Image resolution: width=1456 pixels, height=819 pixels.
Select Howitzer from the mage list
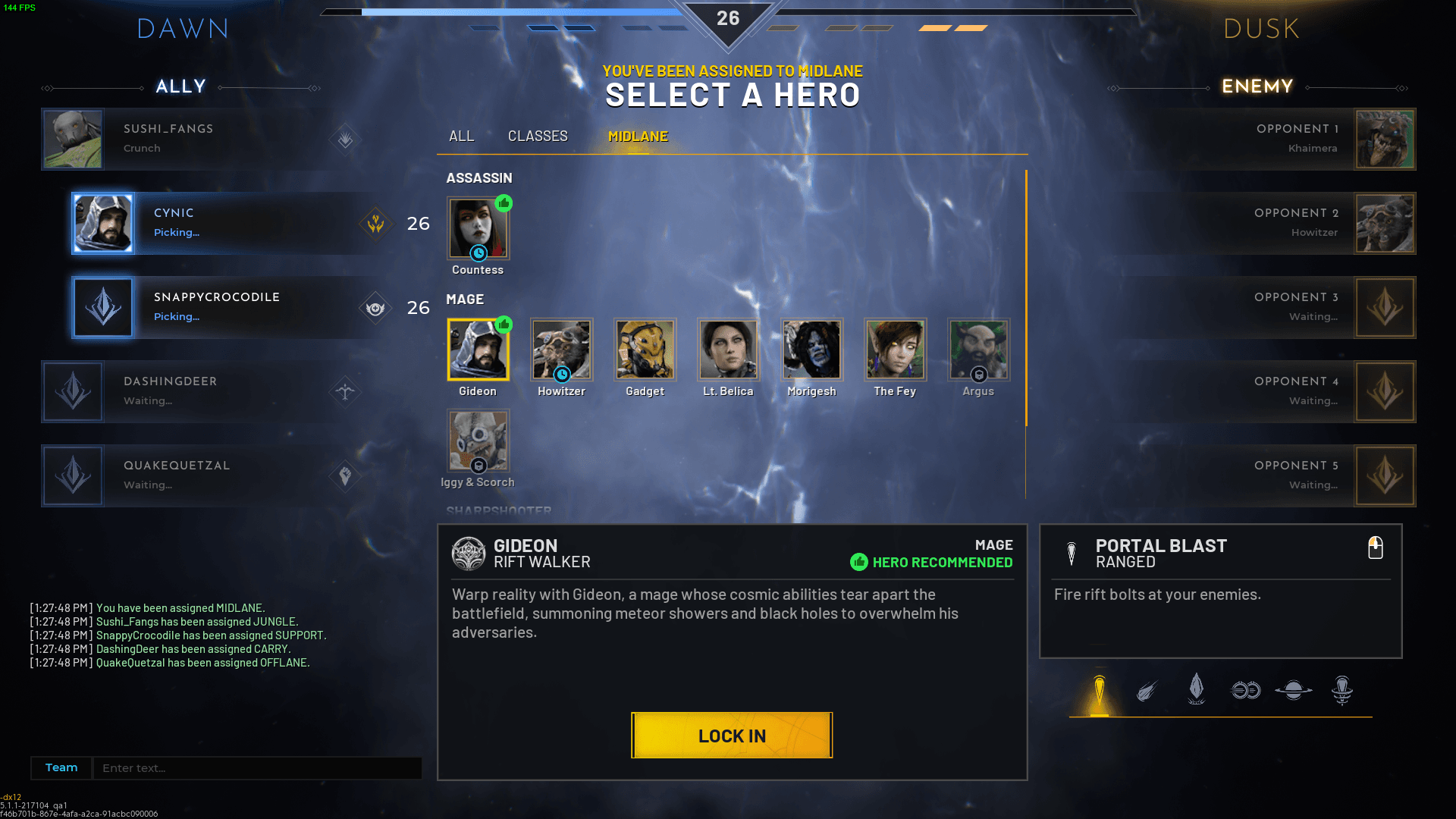pyautogui.click(x=561, y=350)
